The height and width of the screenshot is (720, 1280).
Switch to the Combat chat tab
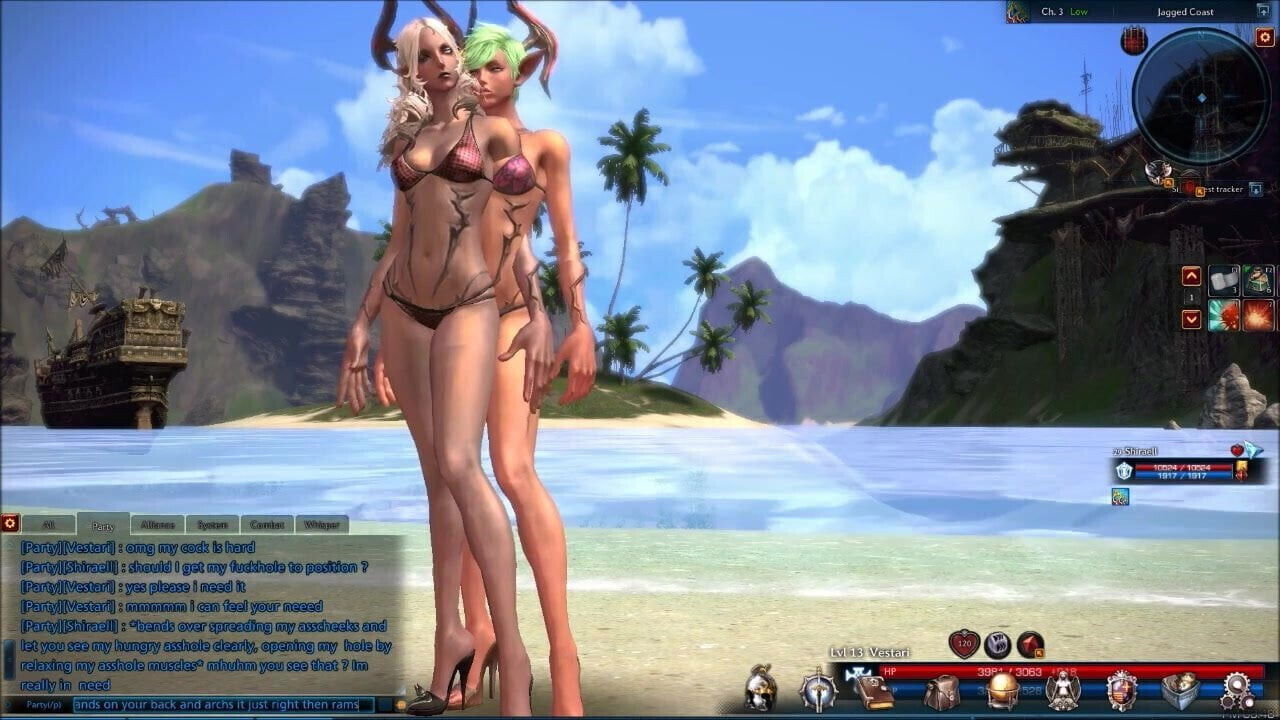(x=265, y=523)
